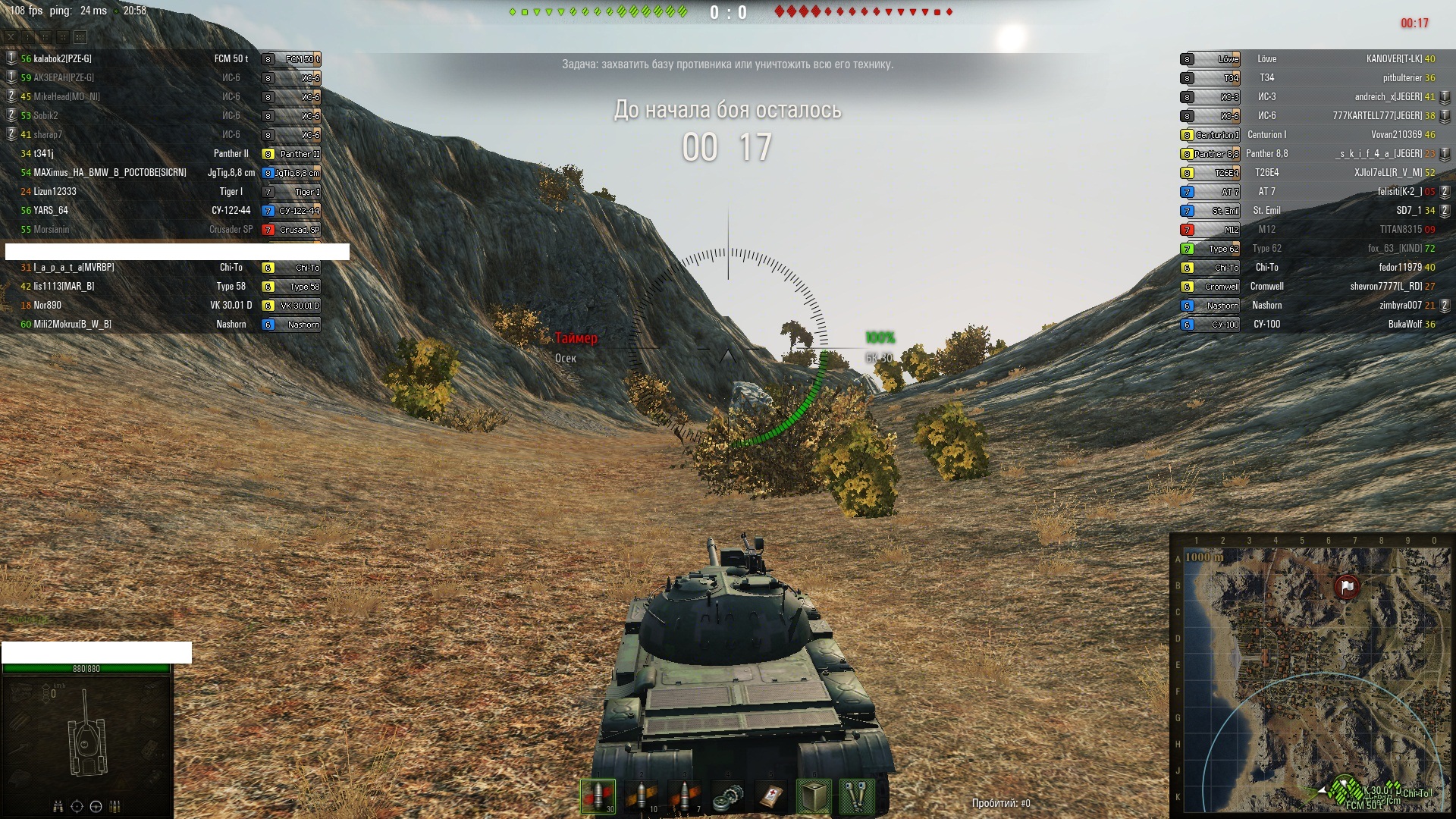1456x819 pixels.
Task: Click the binoculars crew icon
Action: click(58, 806)
